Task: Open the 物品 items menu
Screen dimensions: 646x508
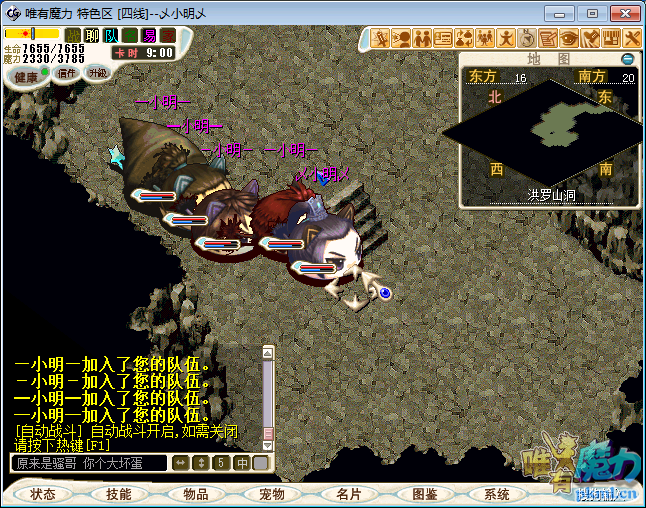Action: click(195, 494)
